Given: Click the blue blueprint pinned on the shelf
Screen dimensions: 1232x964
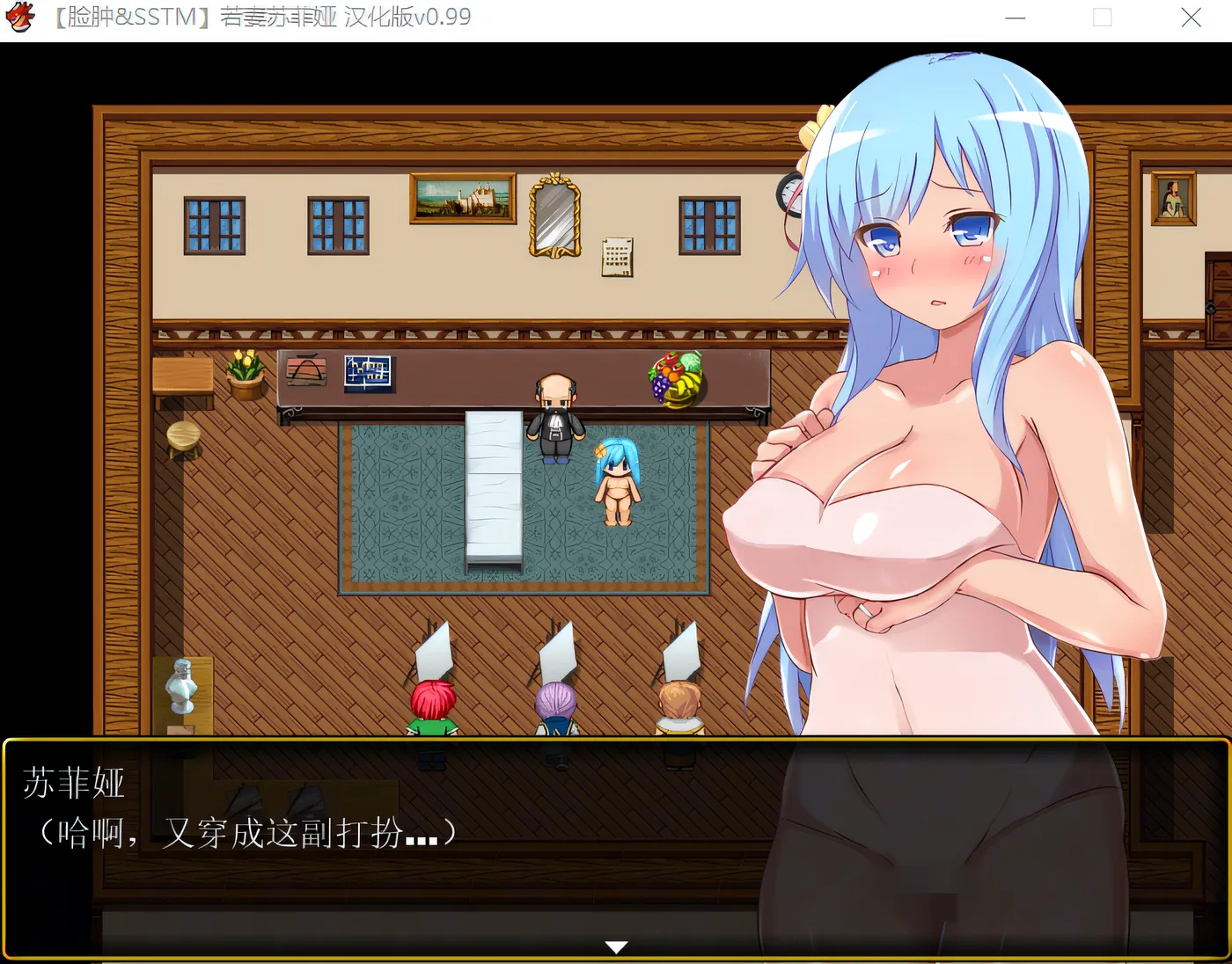Looking at the screenshot, I should [x=368, y=371].
